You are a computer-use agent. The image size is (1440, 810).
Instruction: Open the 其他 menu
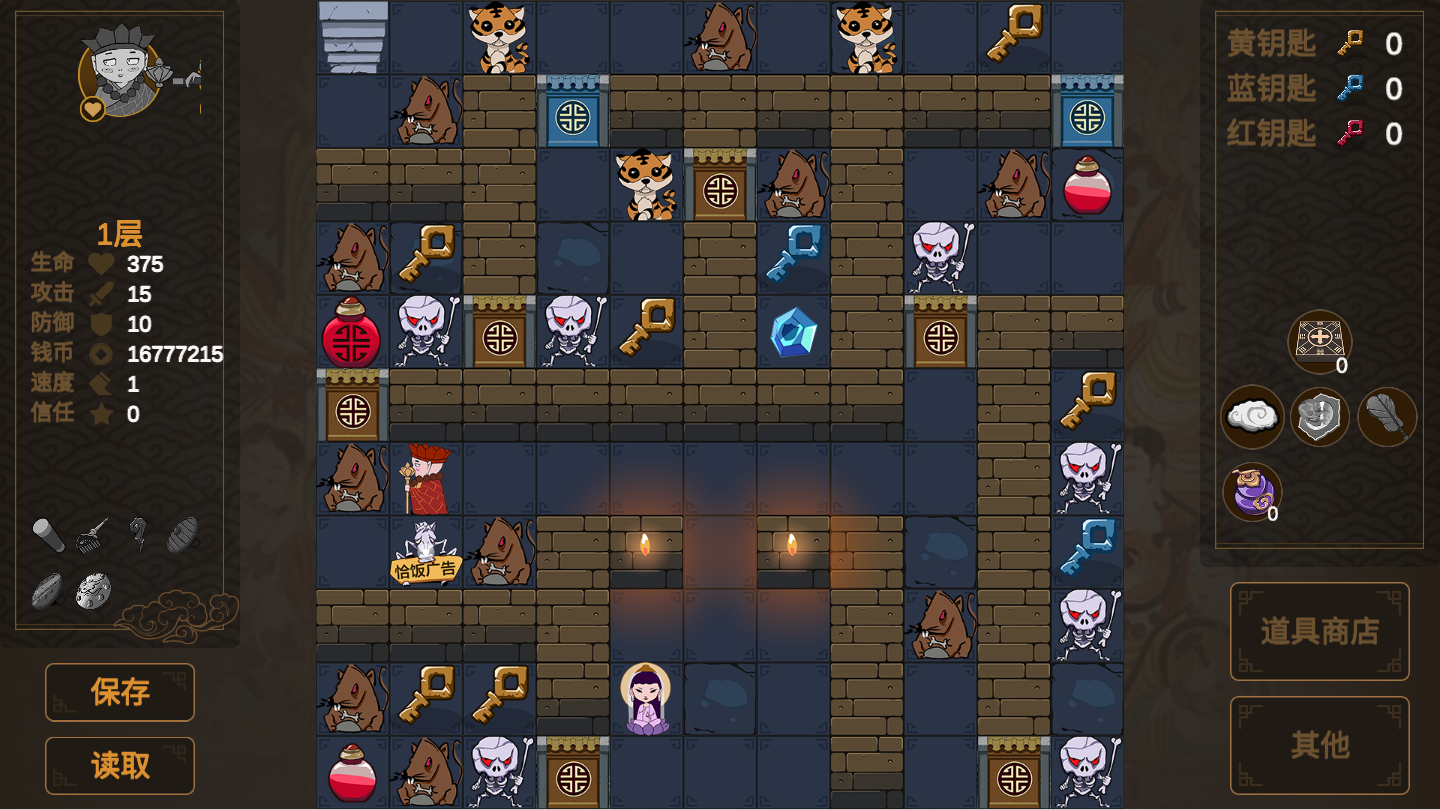(1320, 745)
